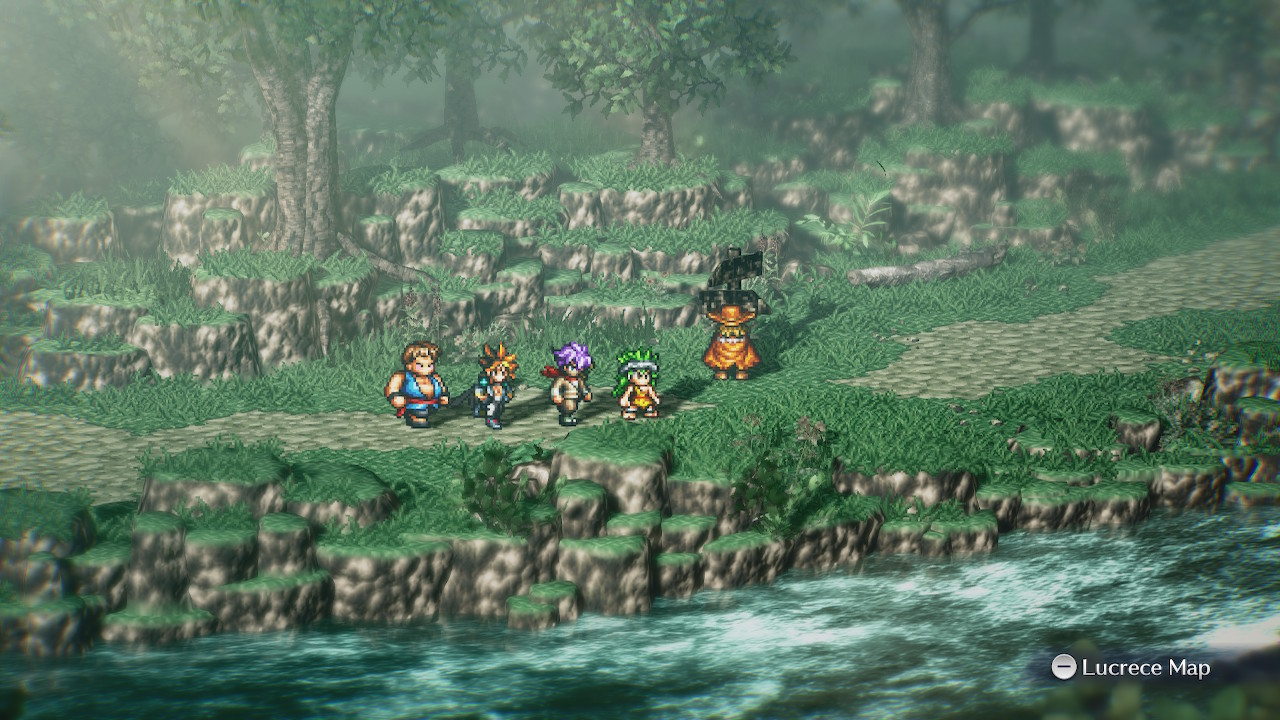Open the Lucrece Map
Image resolution: width=1280 pixels, height=720 pixels.
[1131, 667]
